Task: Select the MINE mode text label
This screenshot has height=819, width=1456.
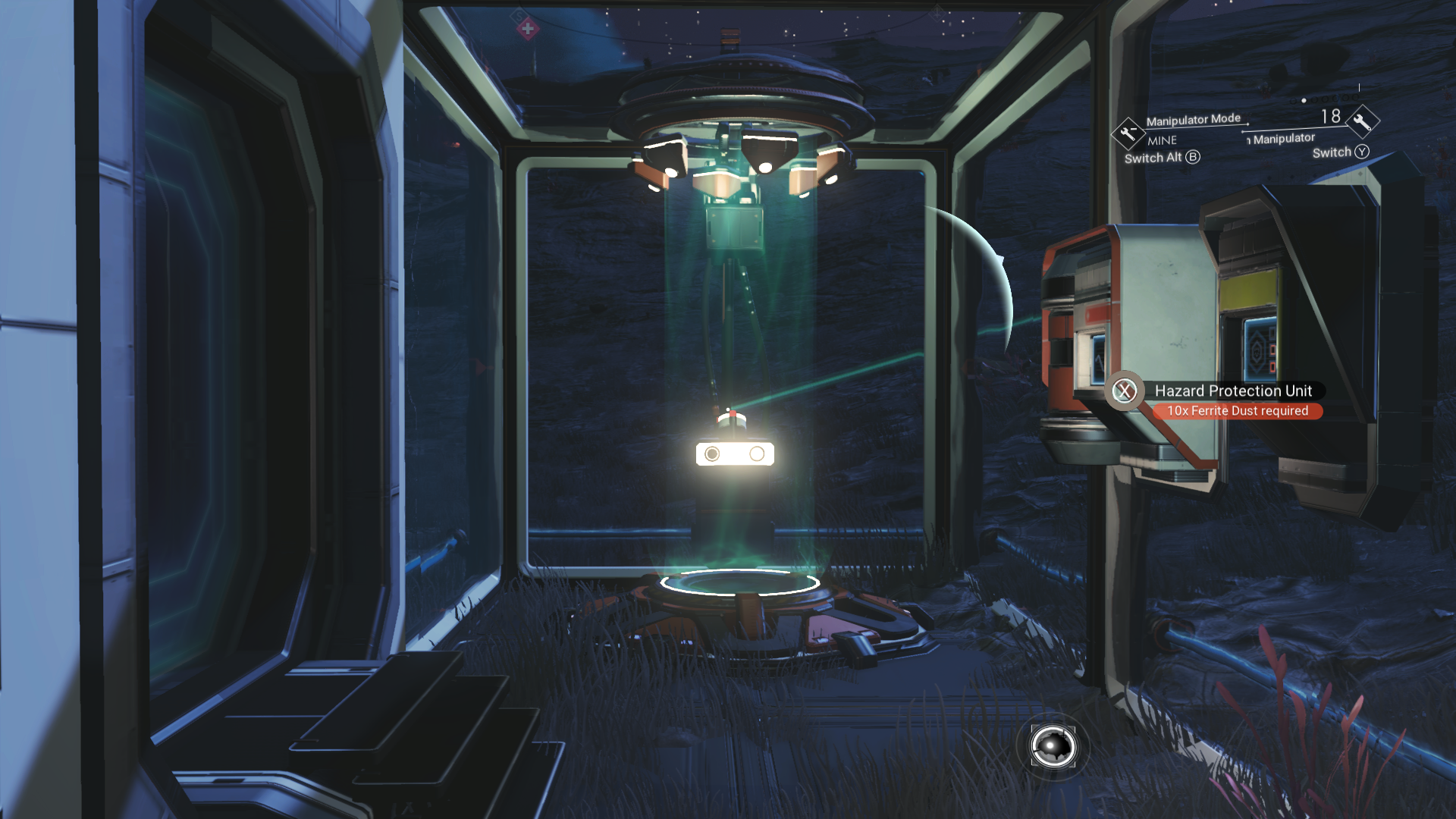Action: (1161, 140)
